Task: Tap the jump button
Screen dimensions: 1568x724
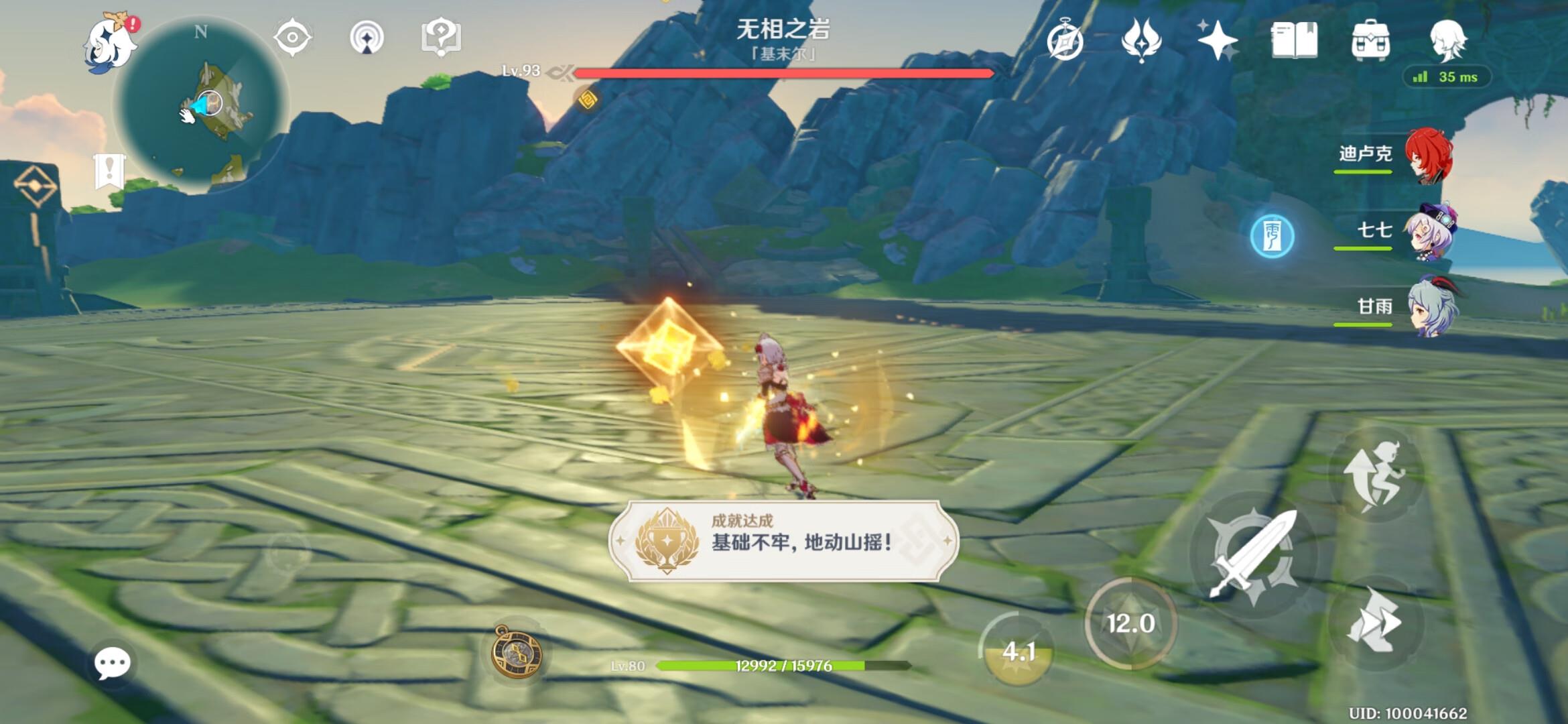Action: [x=1375, y=475]
